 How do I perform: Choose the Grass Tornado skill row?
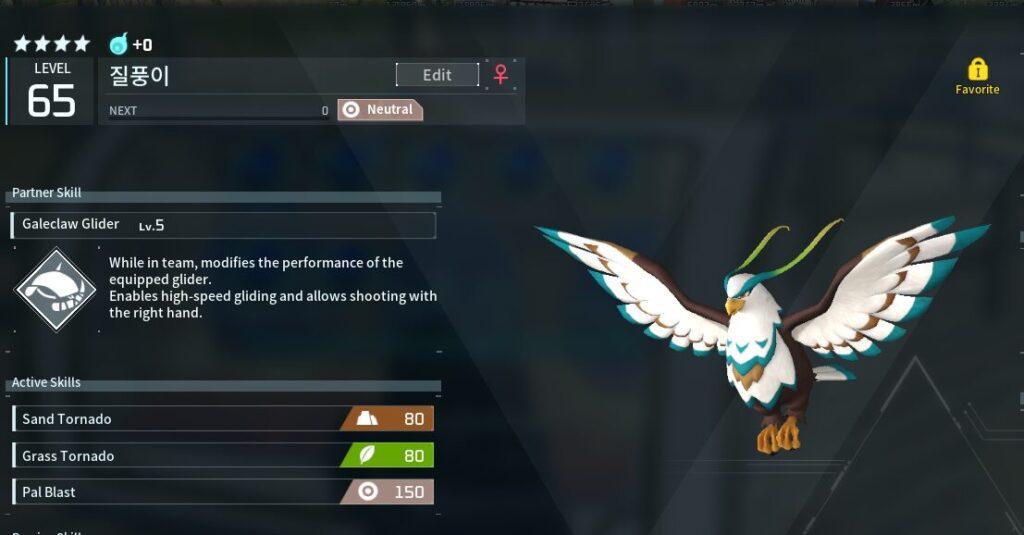coord(223,456)
